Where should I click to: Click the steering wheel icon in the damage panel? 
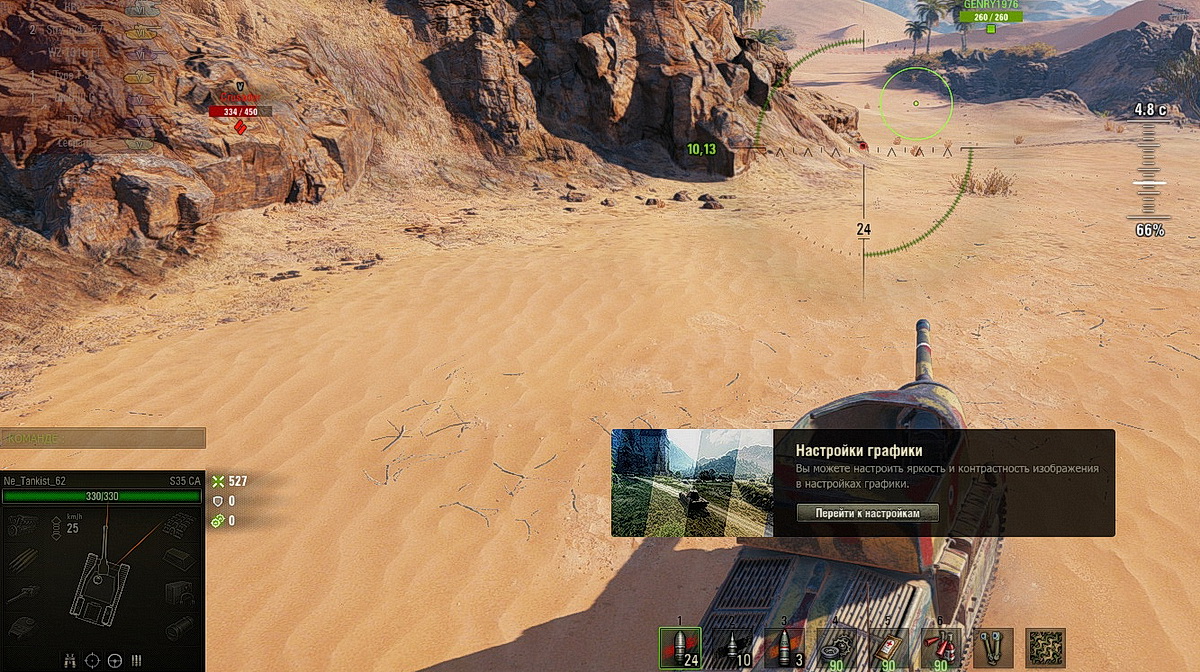coord(115,660)
